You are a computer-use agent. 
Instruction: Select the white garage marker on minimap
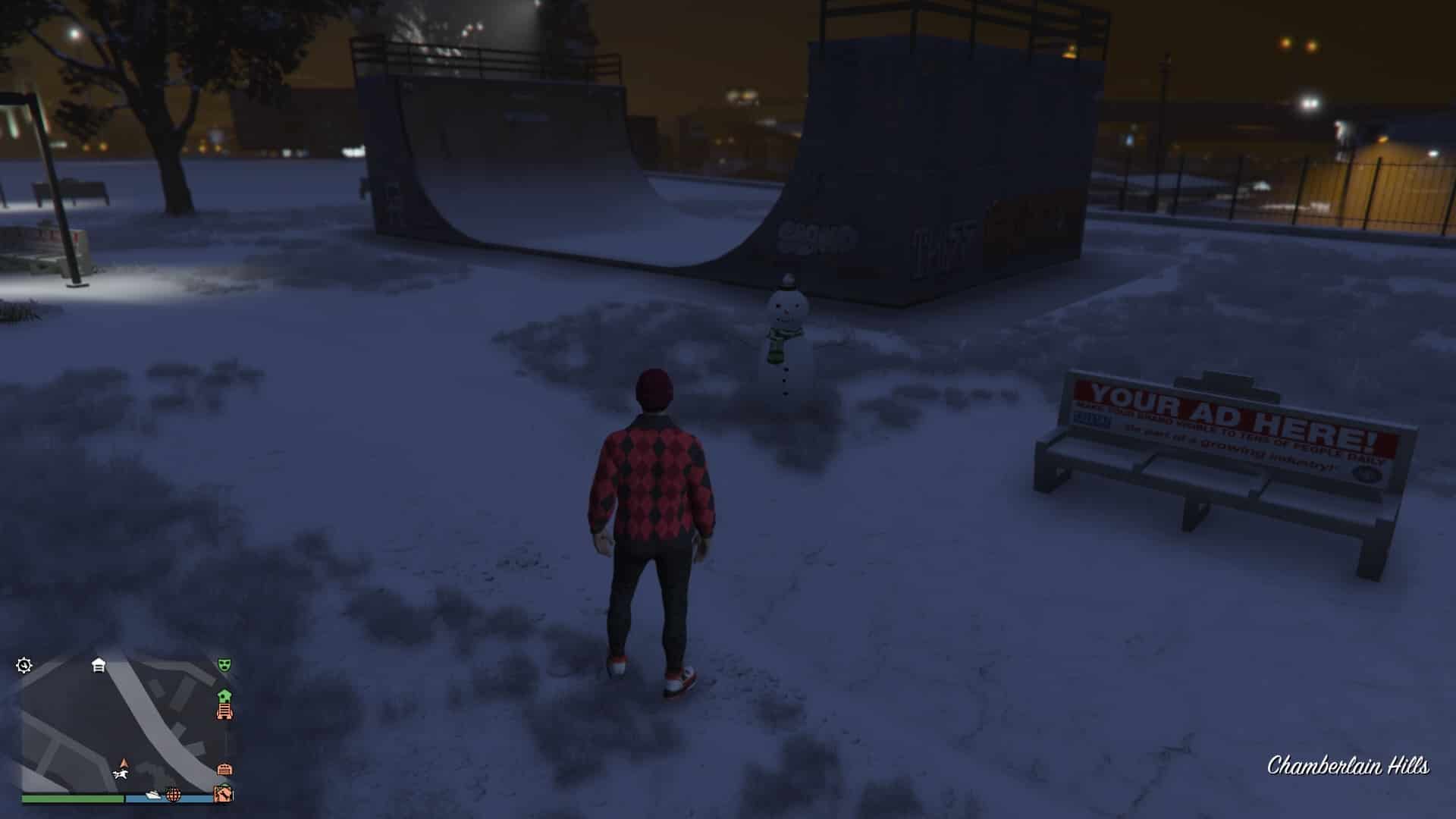99,665
